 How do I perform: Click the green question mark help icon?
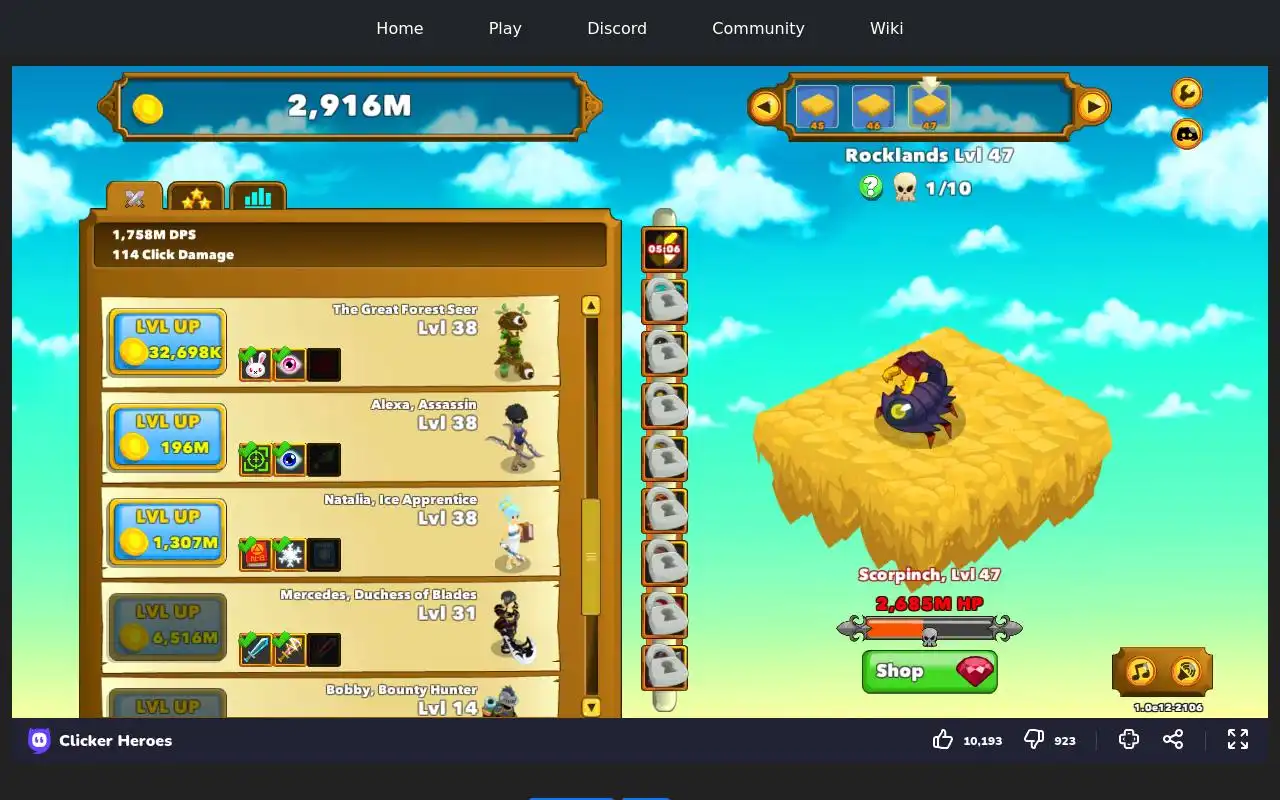pos(871,187)
